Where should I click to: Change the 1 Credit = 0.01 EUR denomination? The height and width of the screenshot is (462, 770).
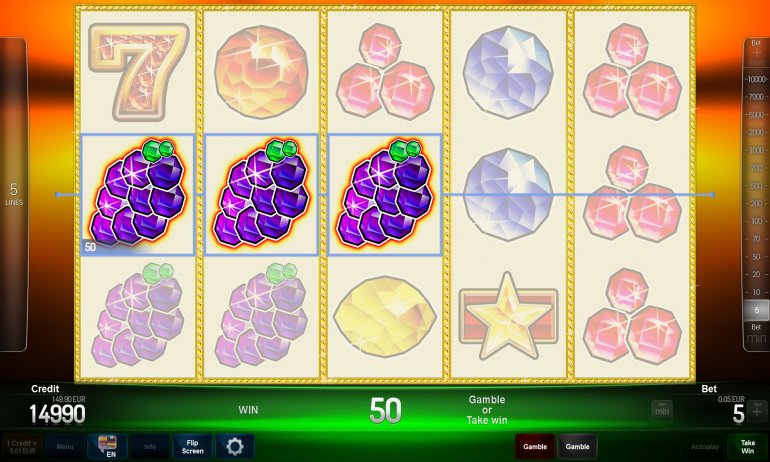point(21,446)
